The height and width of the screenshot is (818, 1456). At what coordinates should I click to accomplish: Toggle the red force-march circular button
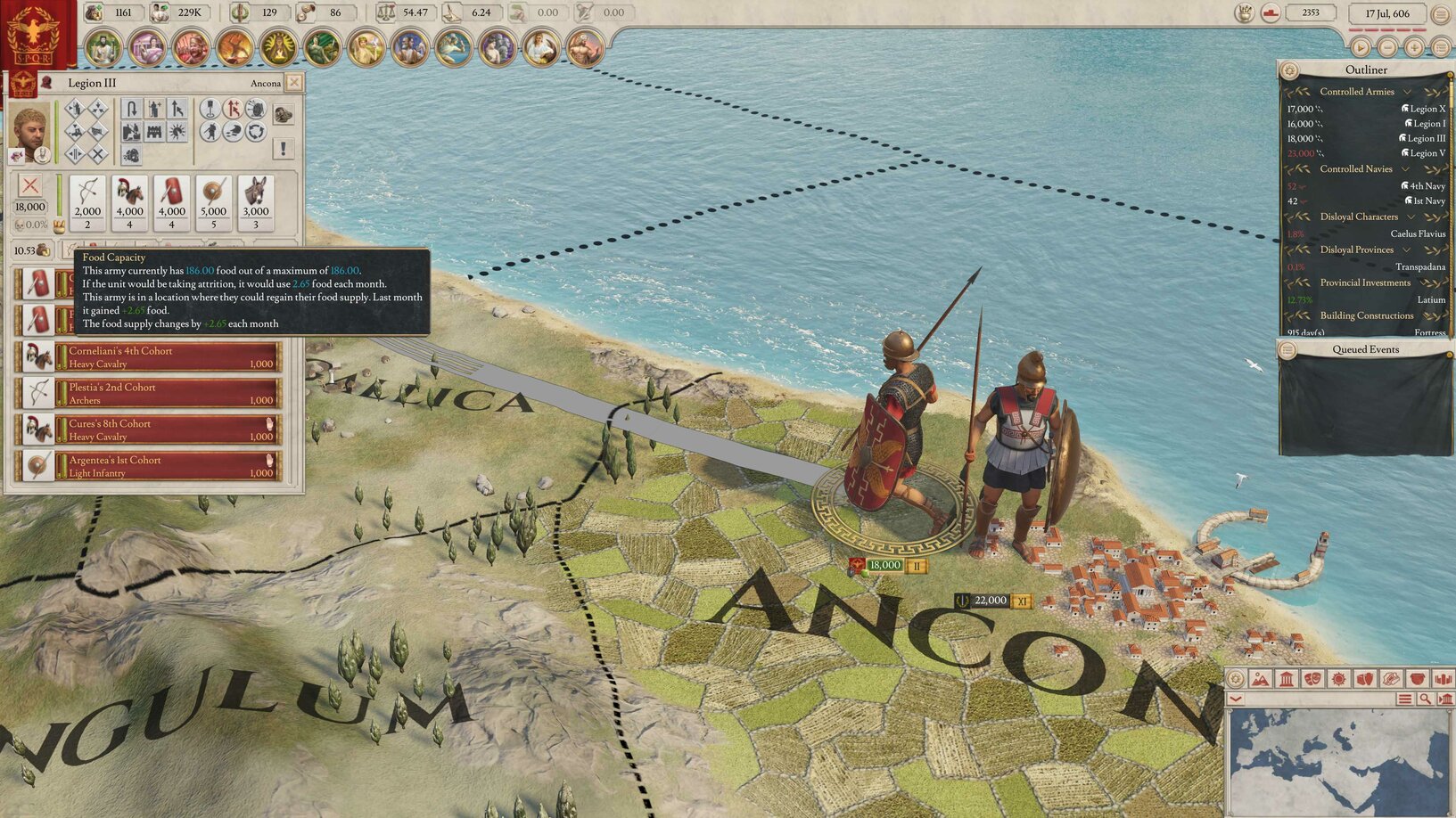point(233,110)
